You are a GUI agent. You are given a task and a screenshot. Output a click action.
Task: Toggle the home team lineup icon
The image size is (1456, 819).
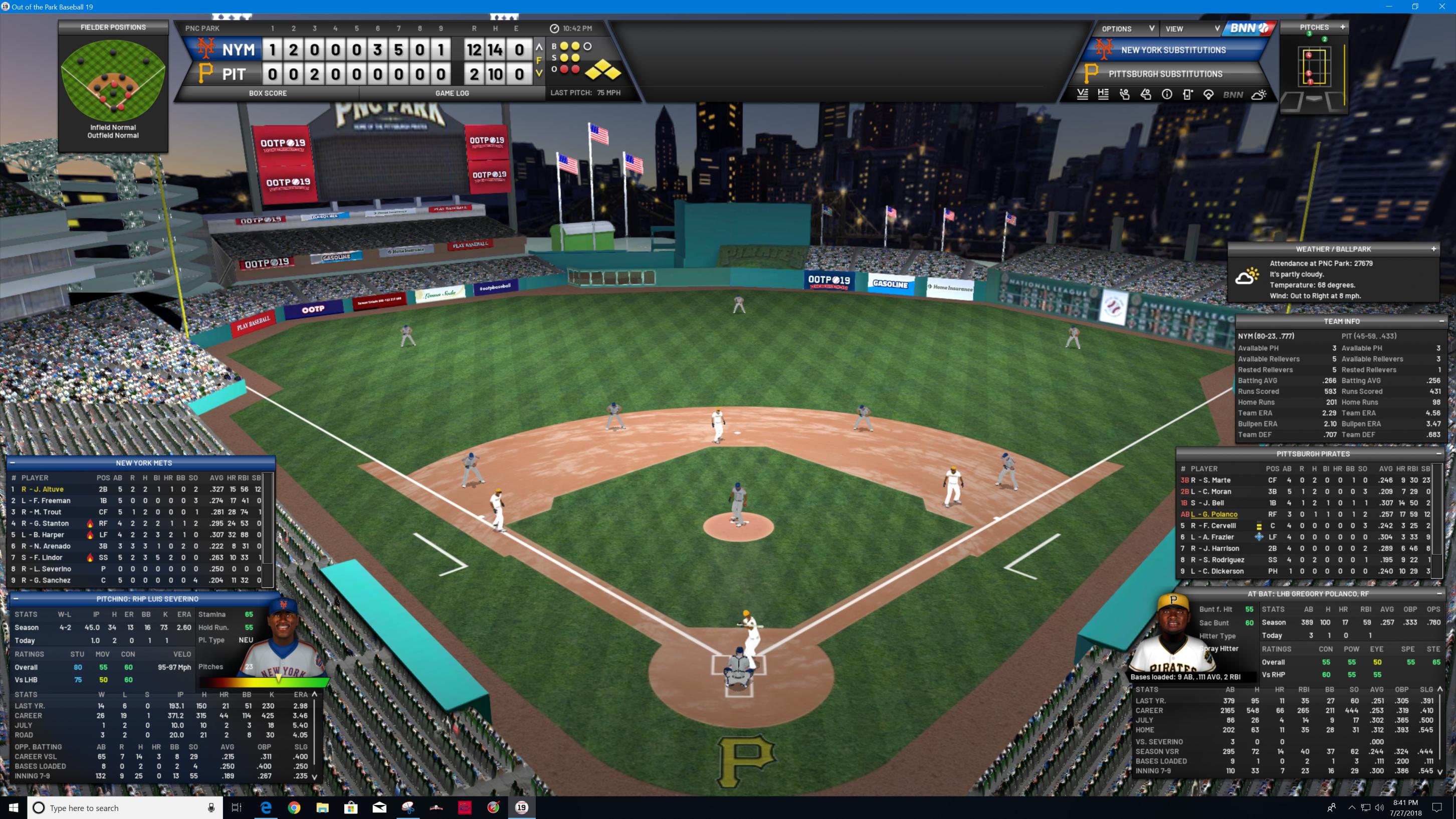click(x=1103, y=95)
